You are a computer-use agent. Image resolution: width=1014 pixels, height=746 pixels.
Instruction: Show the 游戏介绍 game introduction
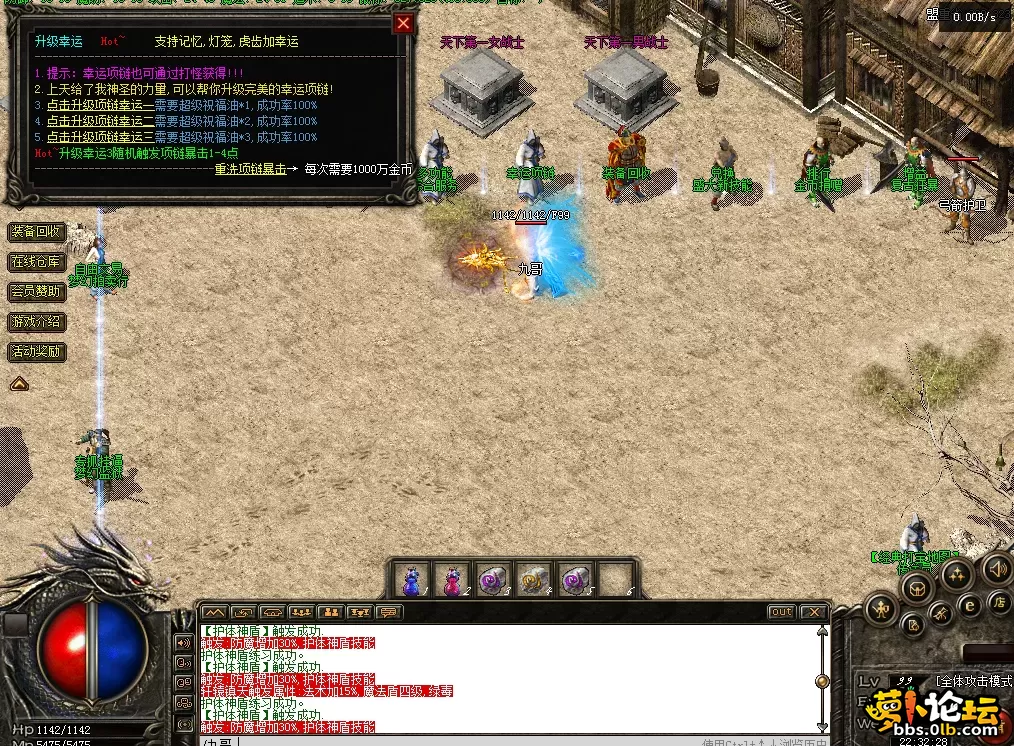[36, 322]
